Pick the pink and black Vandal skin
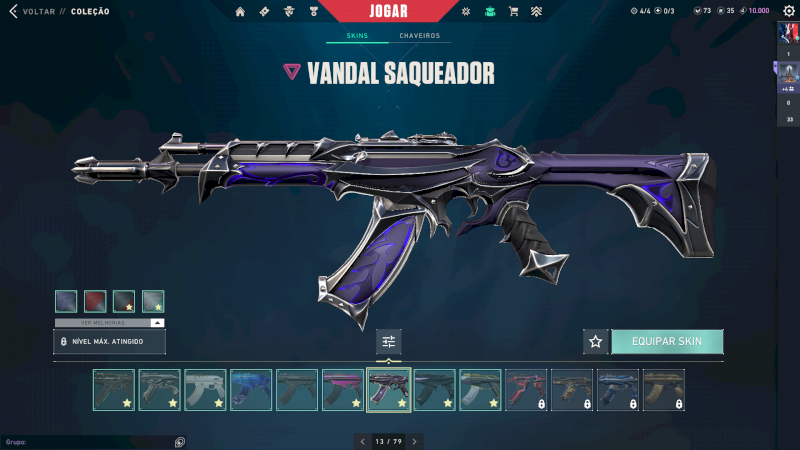The image size is (800, 450). click(x=342, y=390)
